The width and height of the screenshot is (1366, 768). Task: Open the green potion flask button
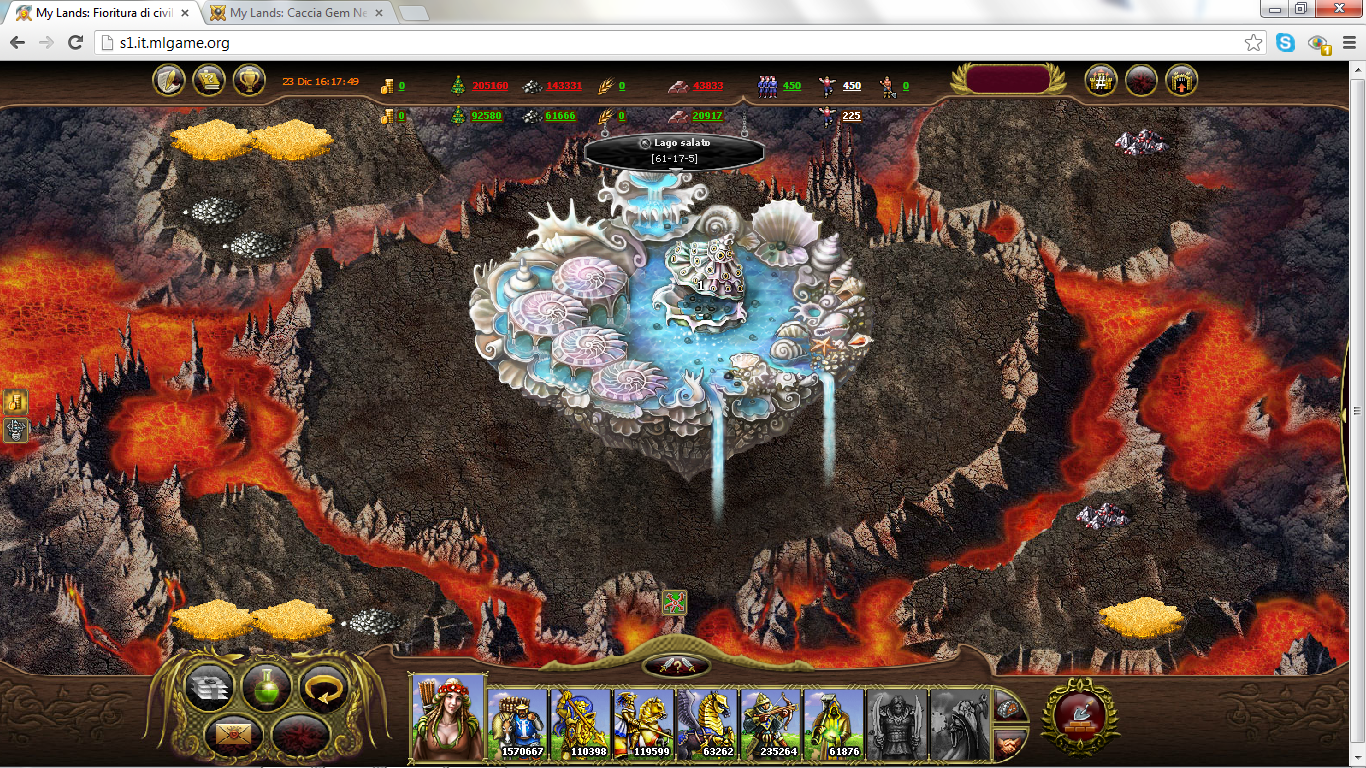tap(266, 688)
